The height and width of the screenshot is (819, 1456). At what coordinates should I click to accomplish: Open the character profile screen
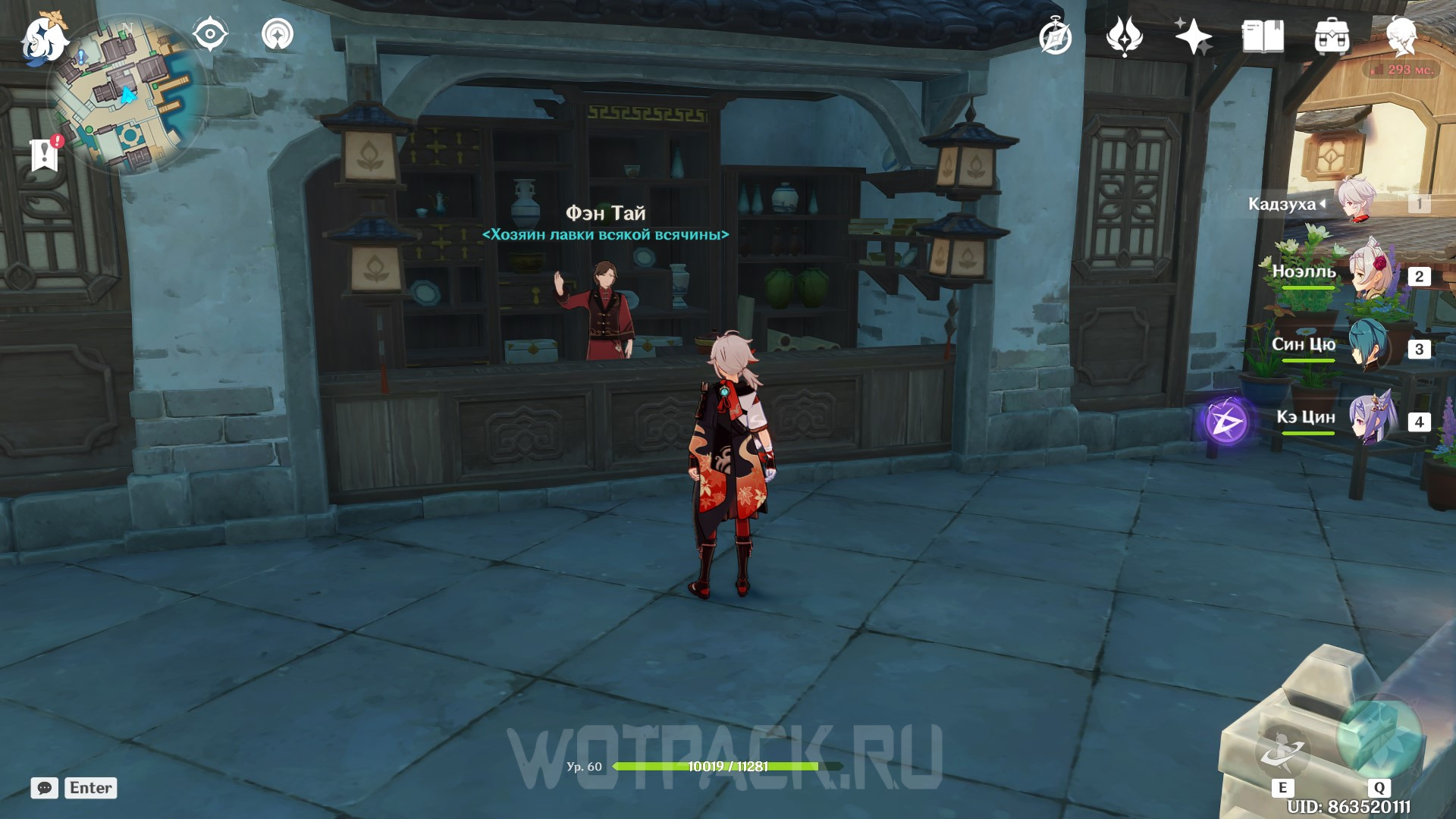(x=1401, y=36)
